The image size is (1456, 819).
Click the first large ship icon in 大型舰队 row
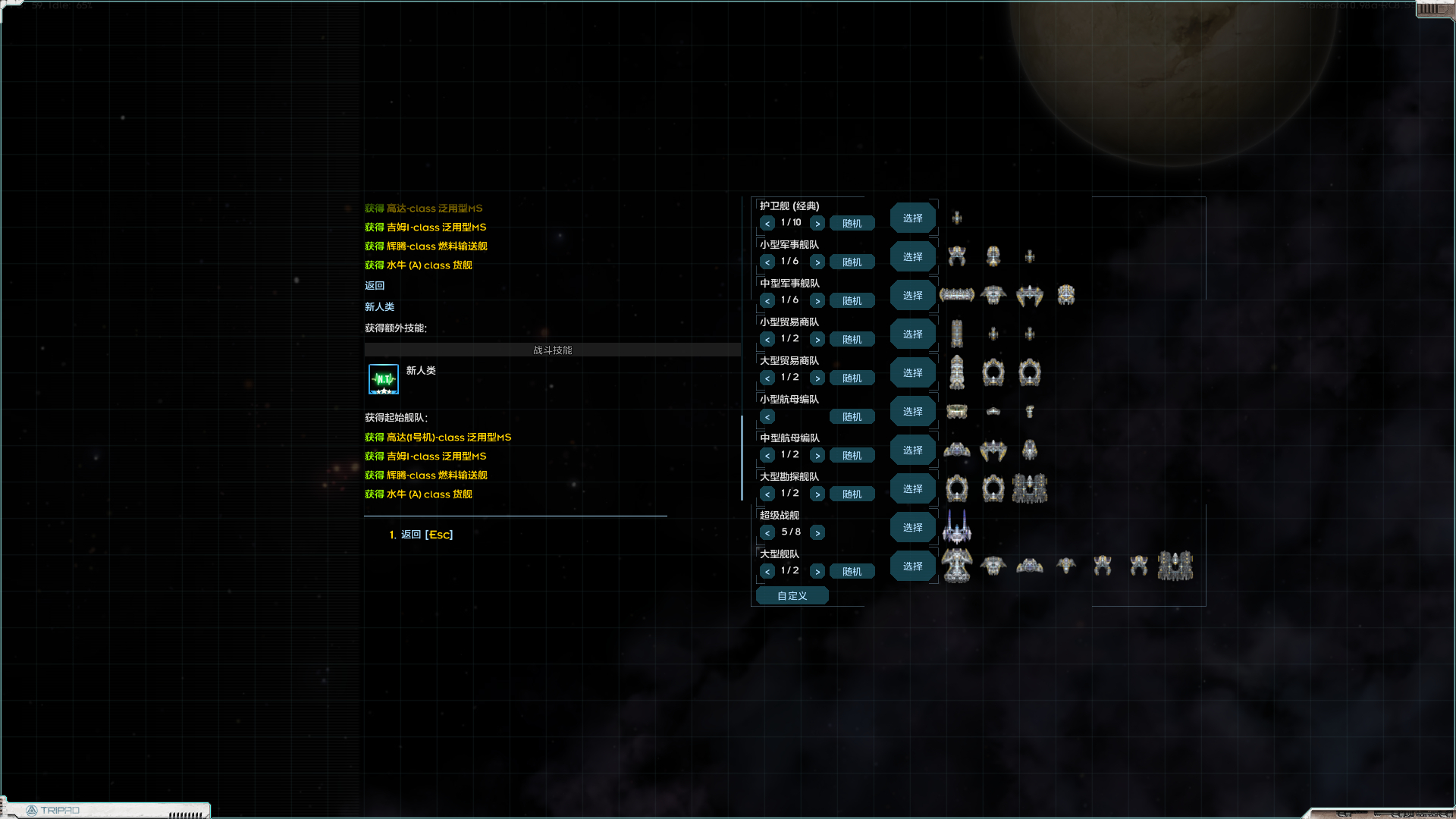(957, 565)
